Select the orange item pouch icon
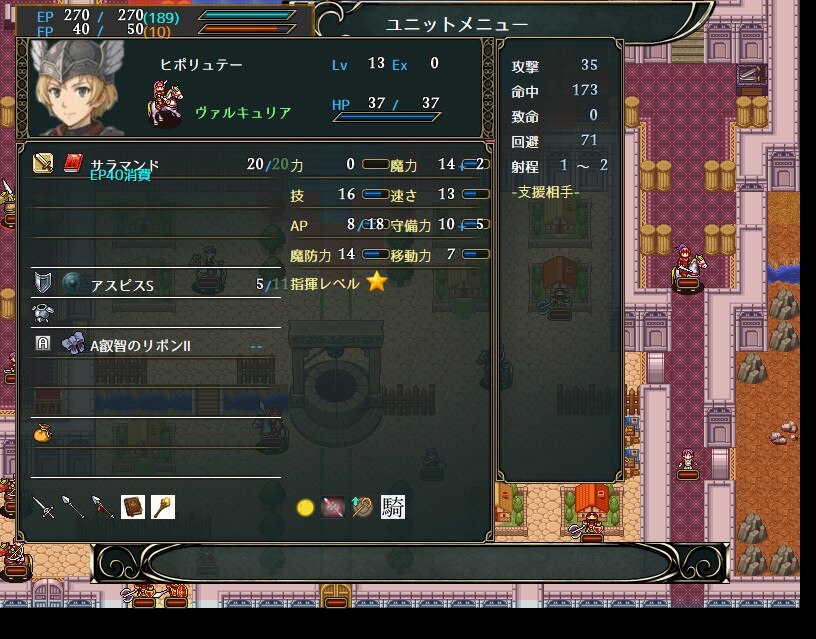This screenshot has height=639, width=816. pyautogui.click(x=42, y=433)
